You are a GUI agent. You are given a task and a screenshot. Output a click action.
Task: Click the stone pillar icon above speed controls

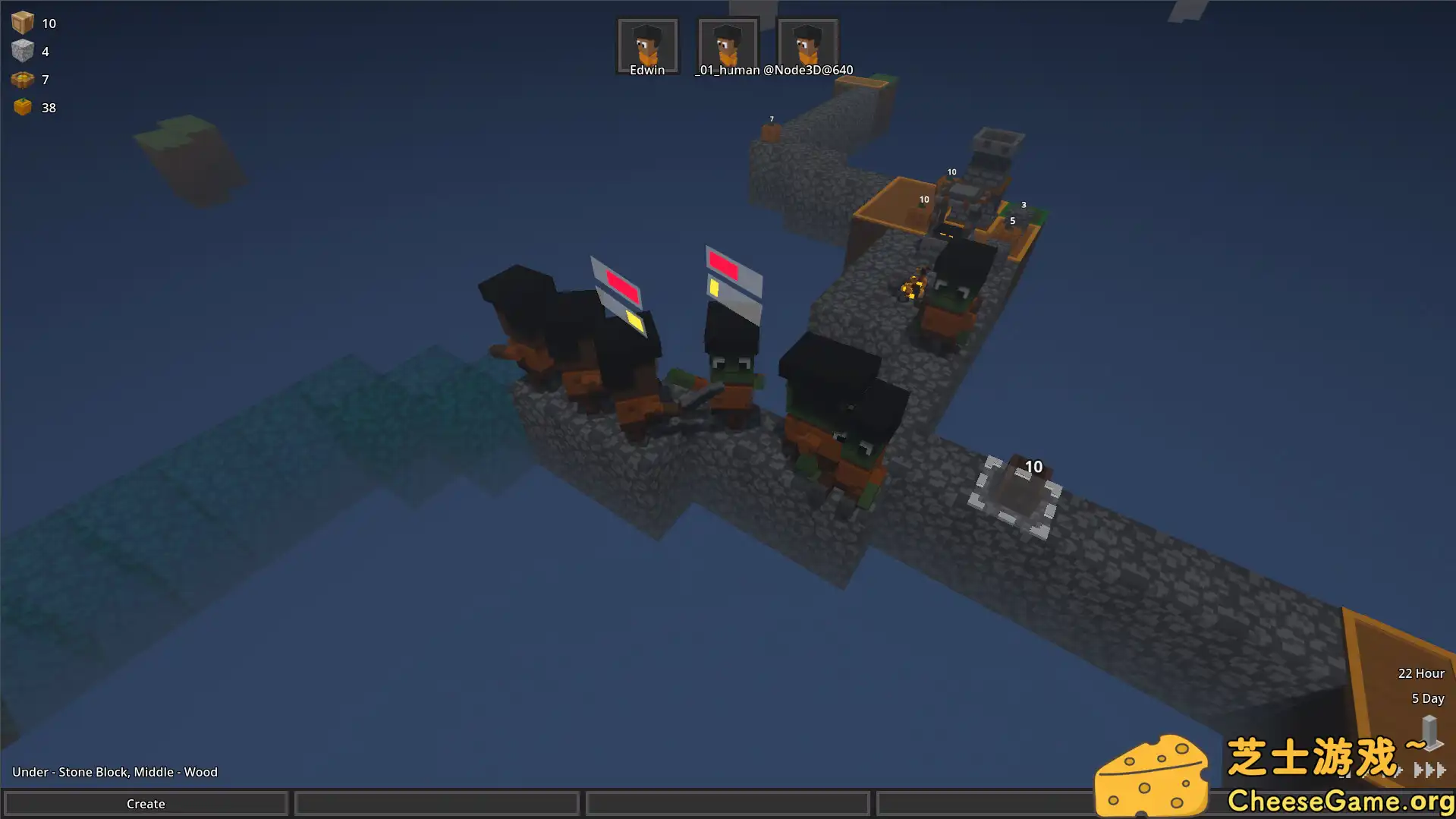(x=1429, y=731)
